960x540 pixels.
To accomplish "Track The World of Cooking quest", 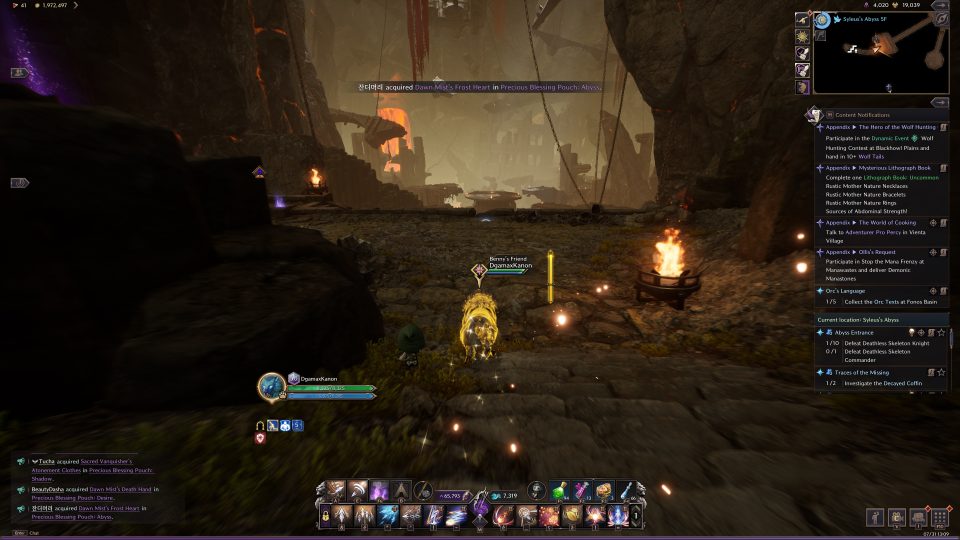I will pos(933,222).
